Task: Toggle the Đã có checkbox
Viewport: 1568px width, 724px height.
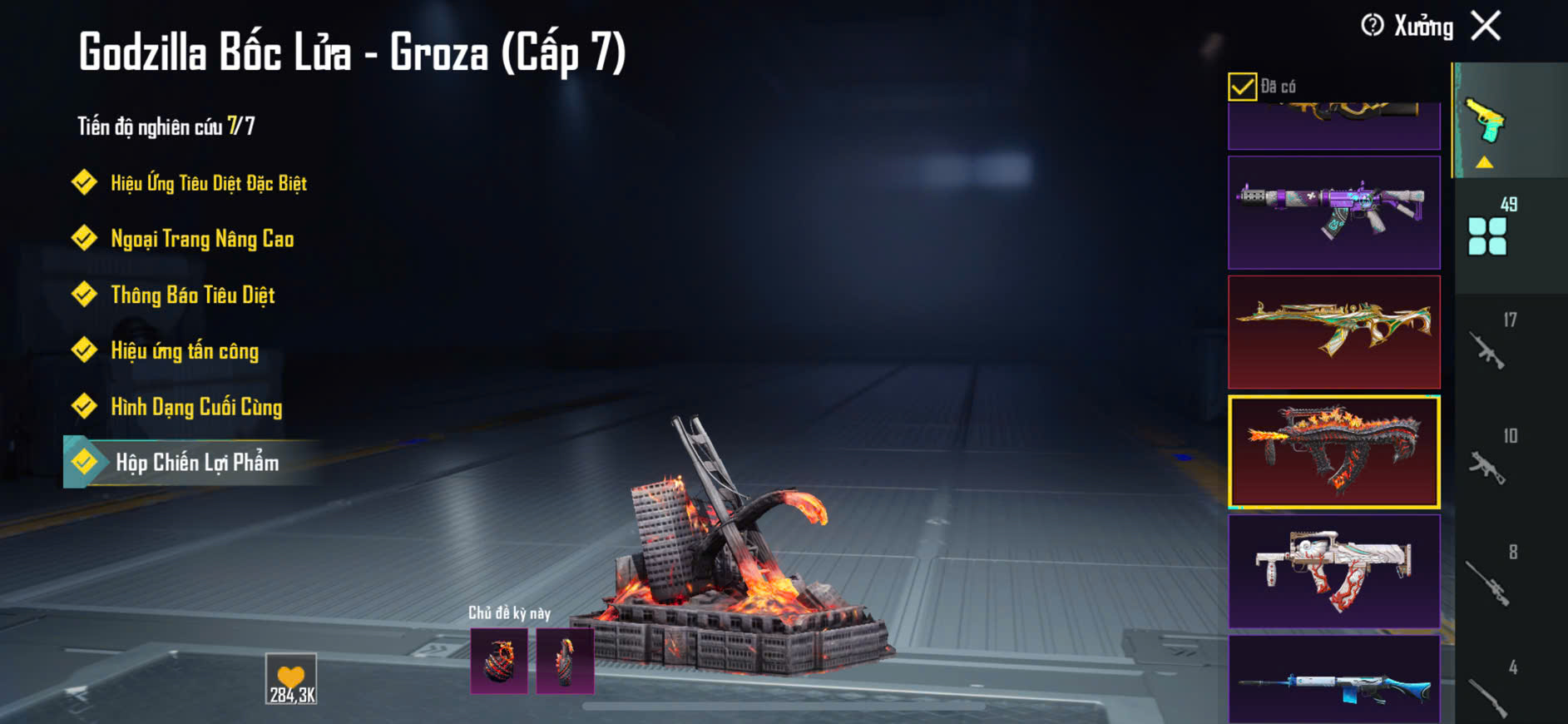Action: pos(1242,87)
